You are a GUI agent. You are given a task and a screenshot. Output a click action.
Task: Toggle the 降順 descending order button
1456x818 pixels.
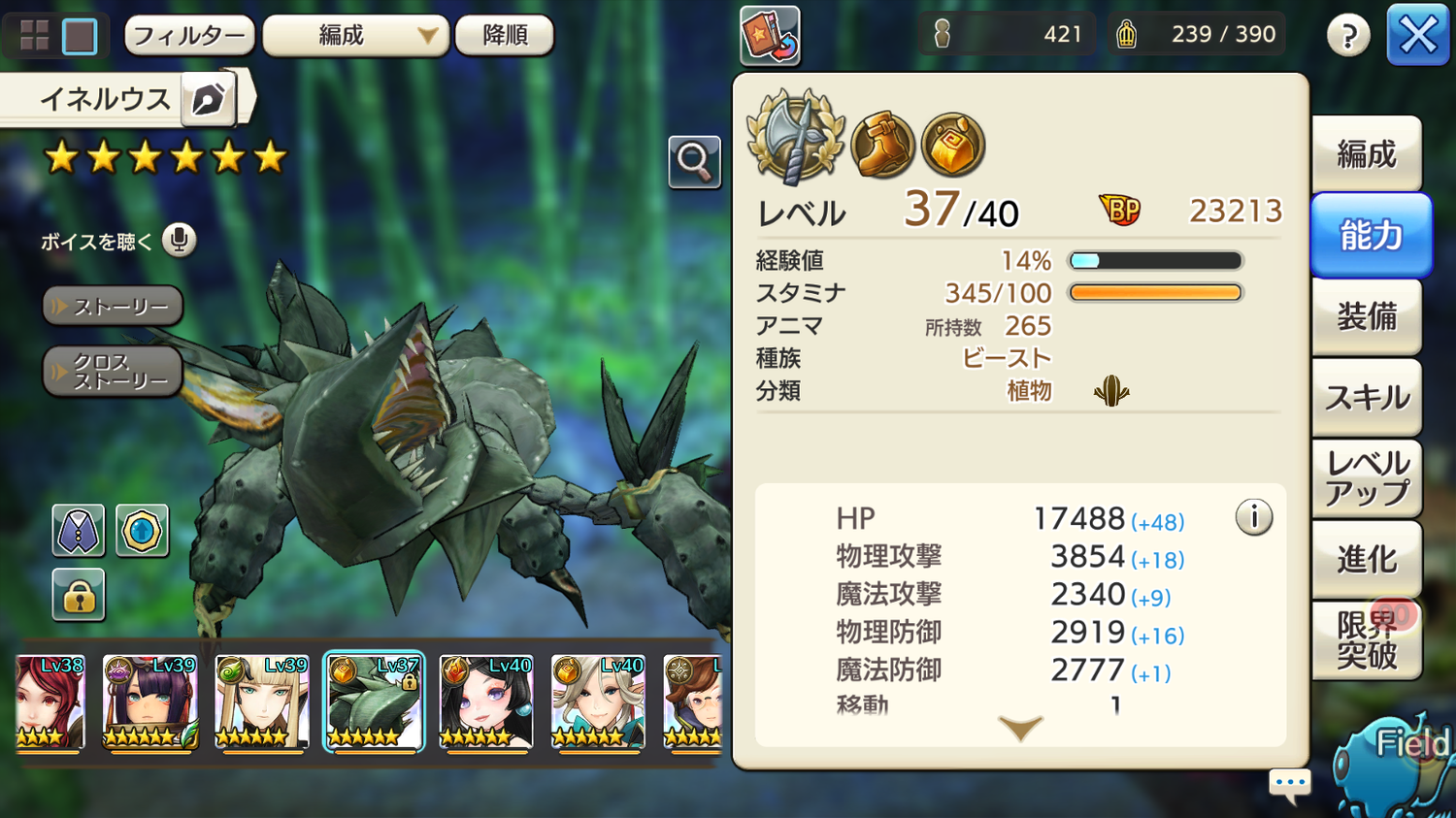click(x=505, y=36)
